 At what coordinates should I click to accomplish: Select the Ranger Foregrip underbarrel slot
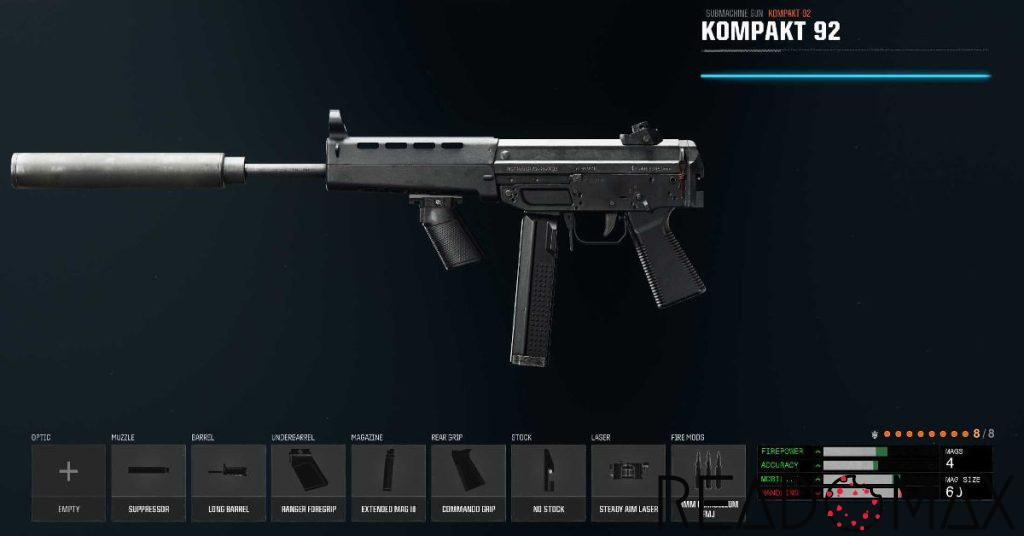[308, 482]
